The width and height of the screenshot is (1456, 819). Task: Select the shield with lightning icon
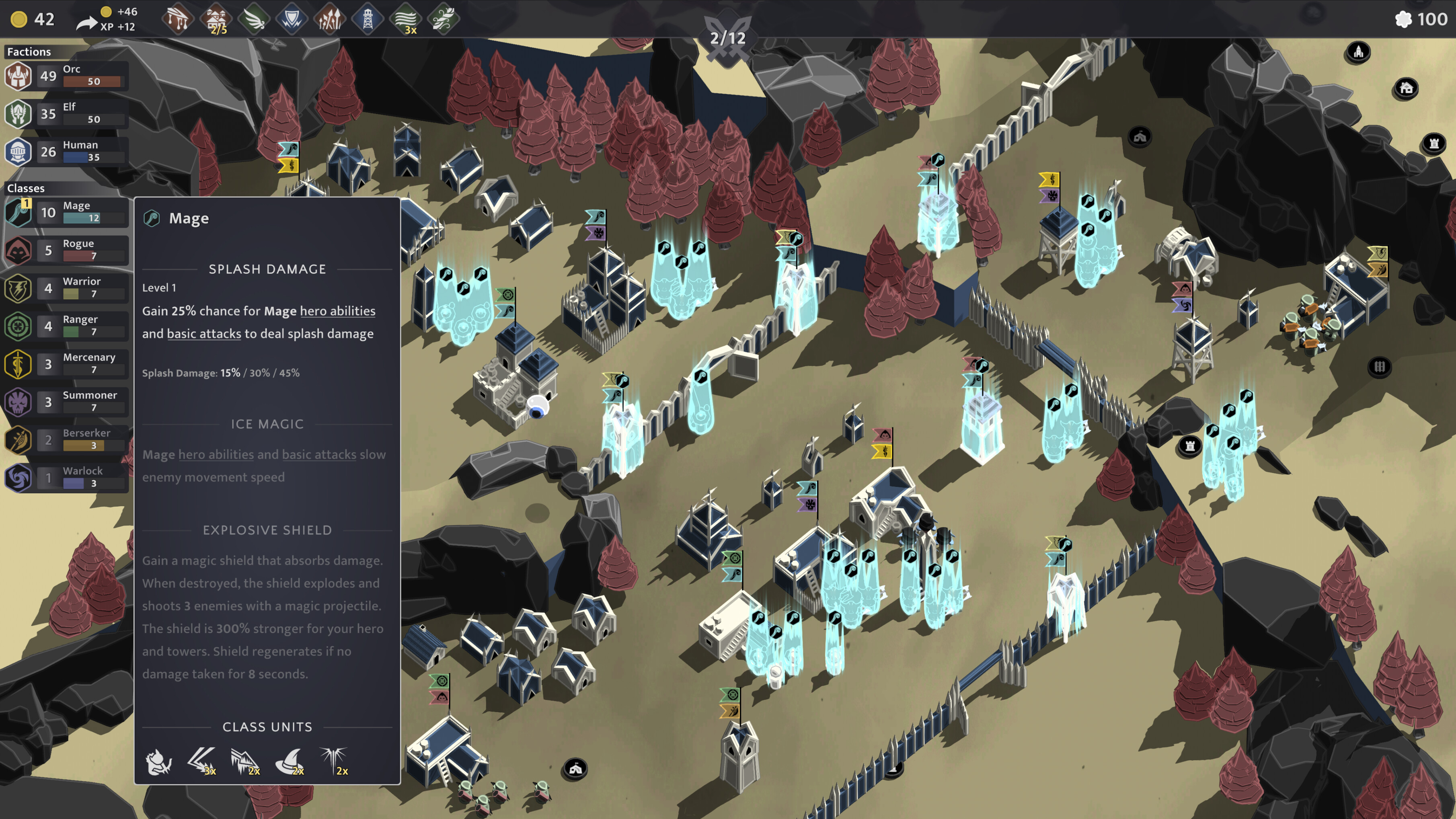click(292, 19)
